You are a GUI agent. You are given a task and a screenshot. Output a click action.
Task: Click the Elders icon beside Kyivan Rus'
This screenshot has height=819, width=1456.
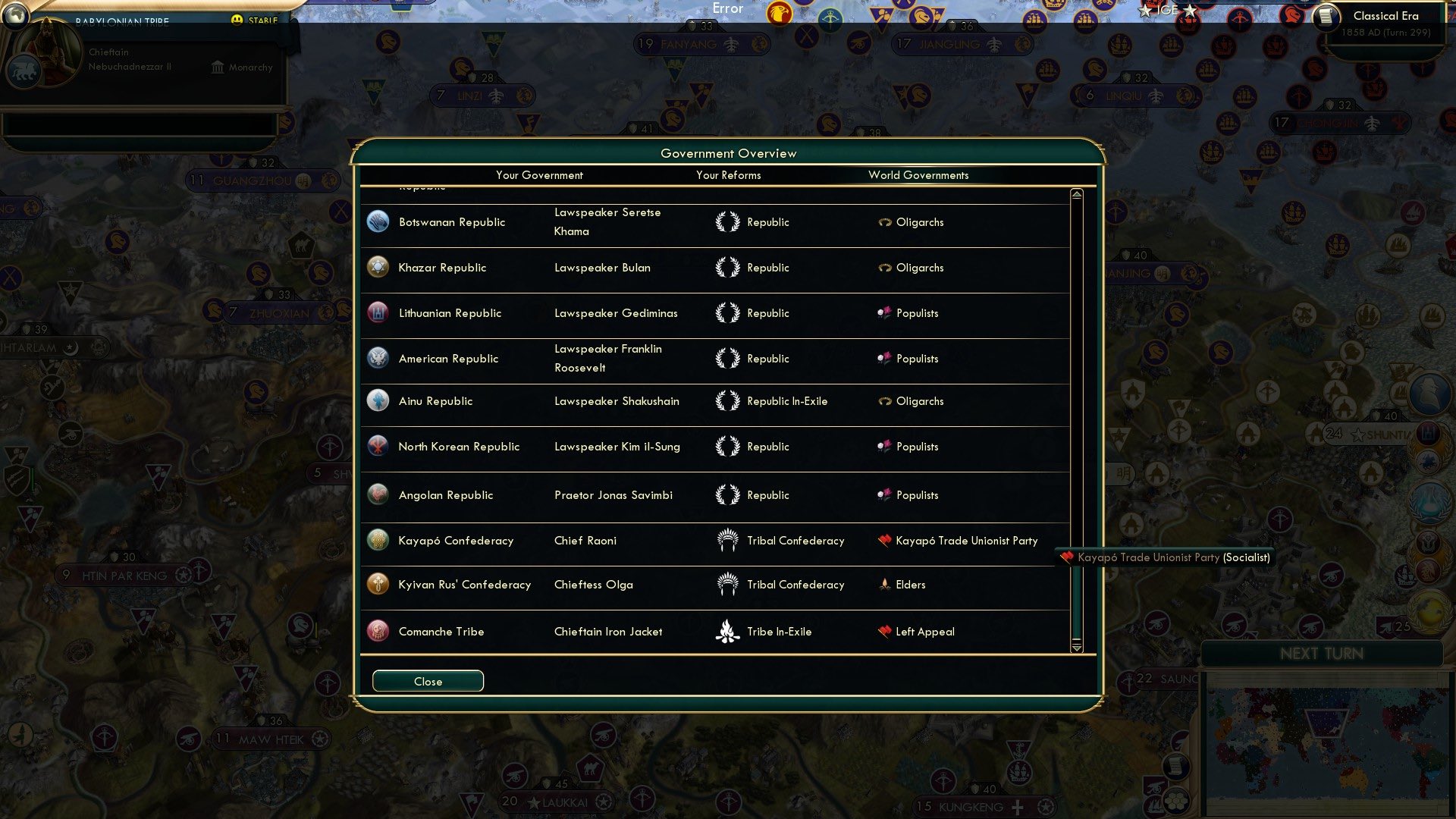click(x=883, y=585)
